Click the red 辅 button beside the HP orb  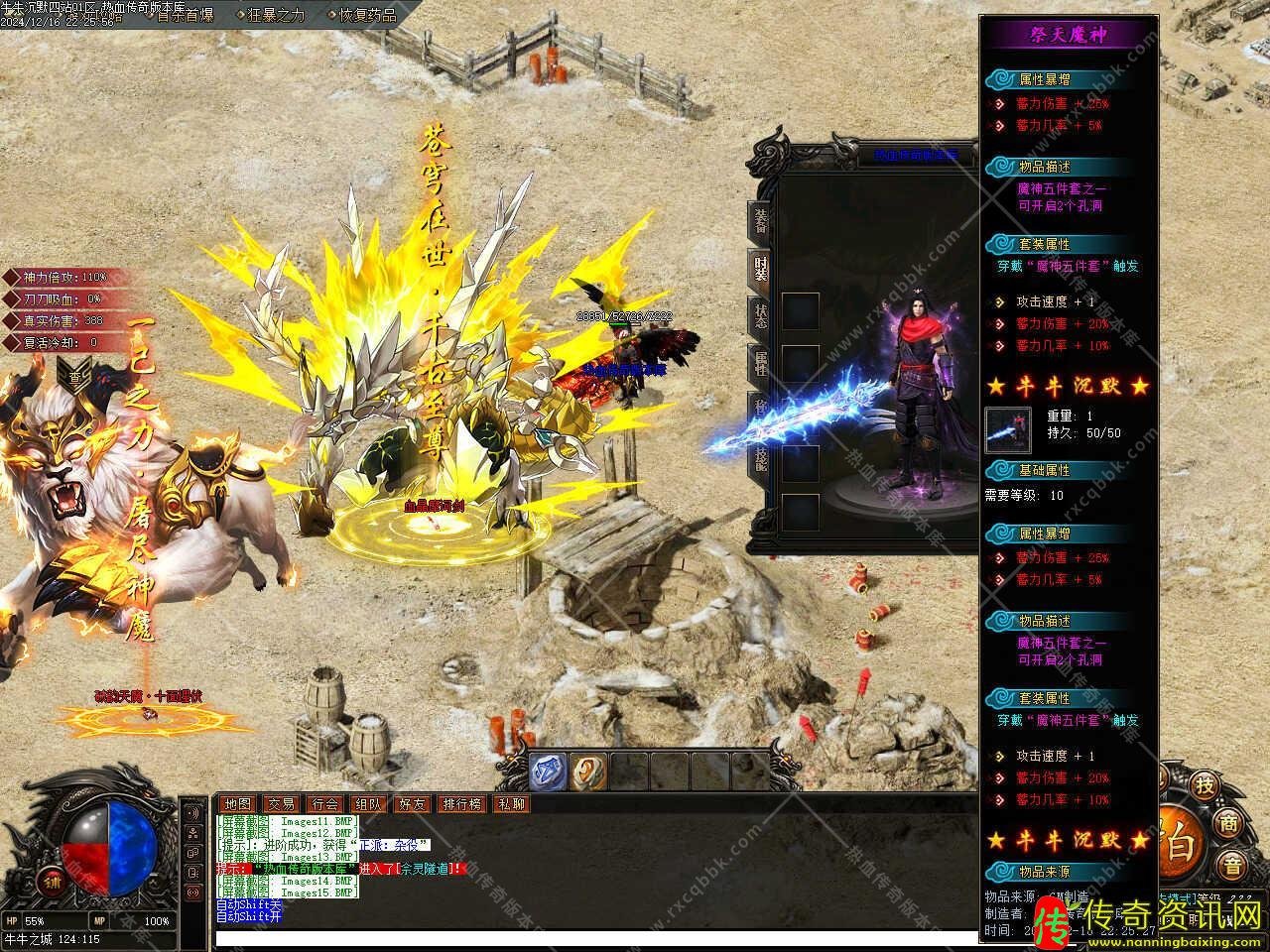pyautogui.click(x=51, y=880)
